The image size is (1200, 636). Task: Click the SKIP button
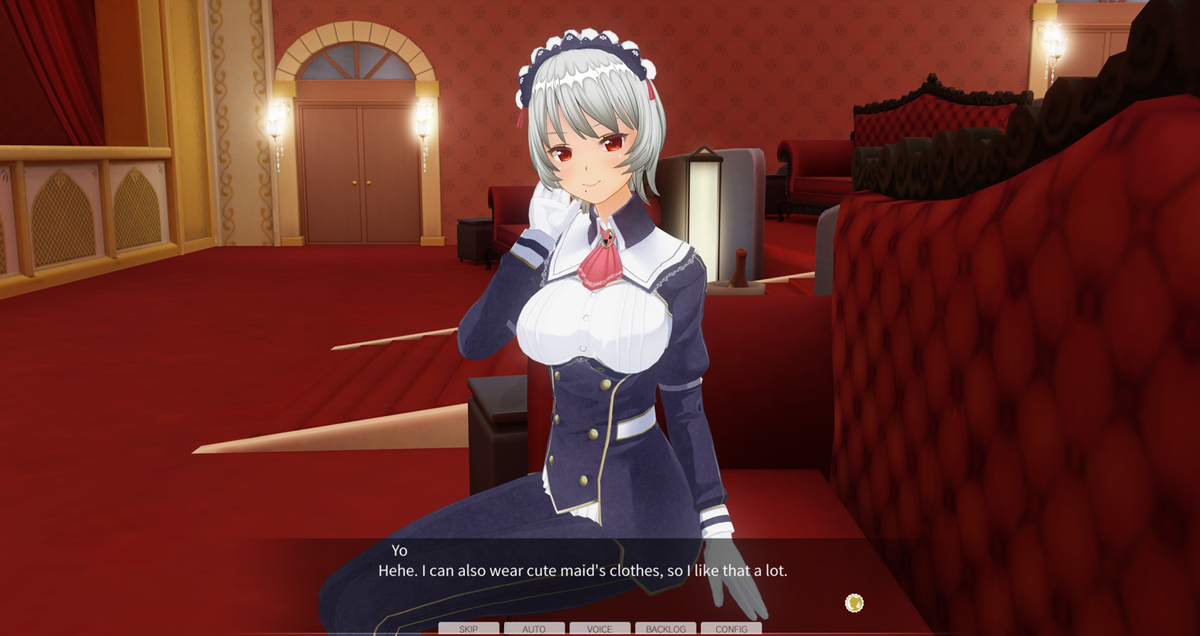click(468, 629)
